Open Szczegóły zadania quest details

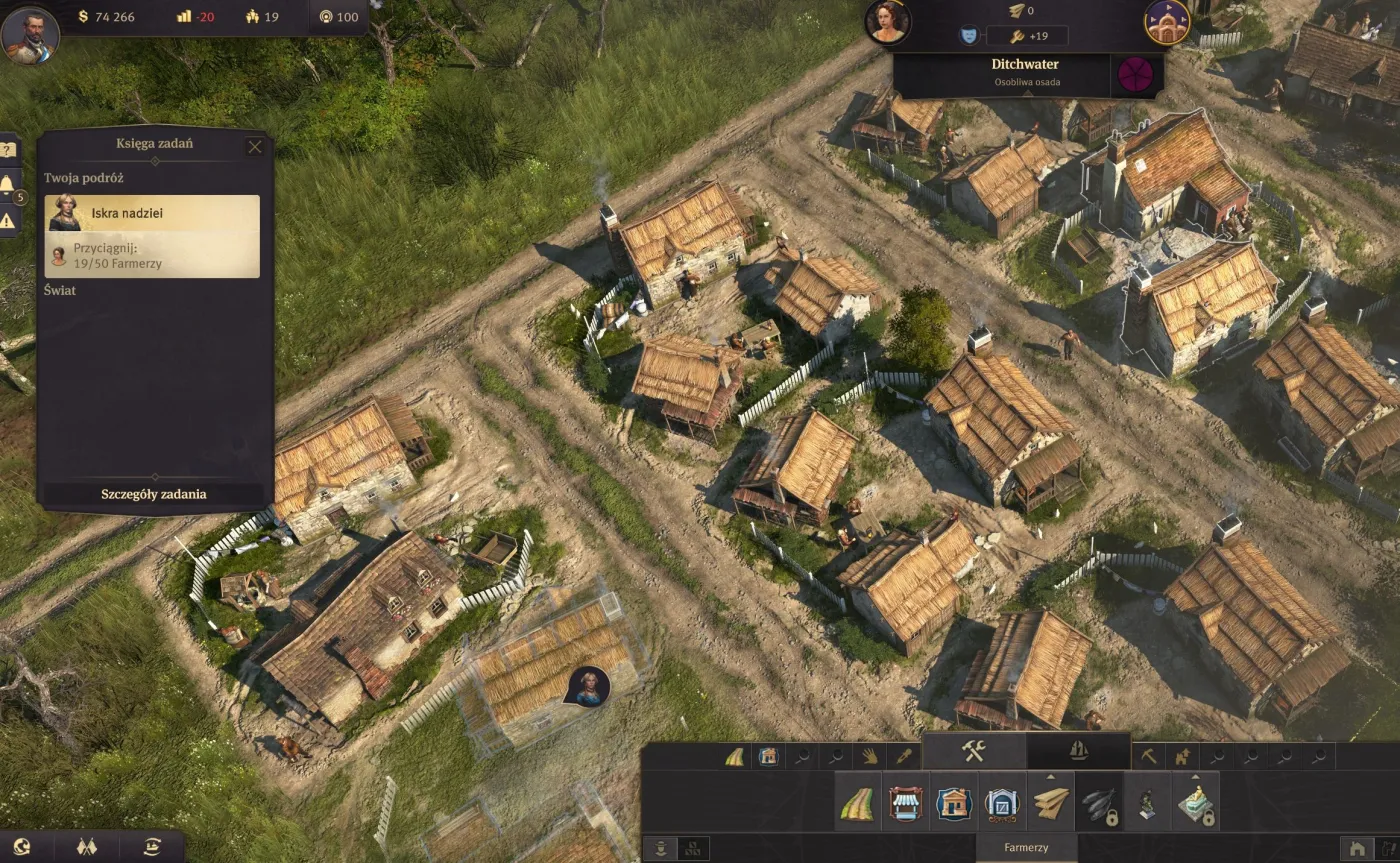tap(154, 494)
